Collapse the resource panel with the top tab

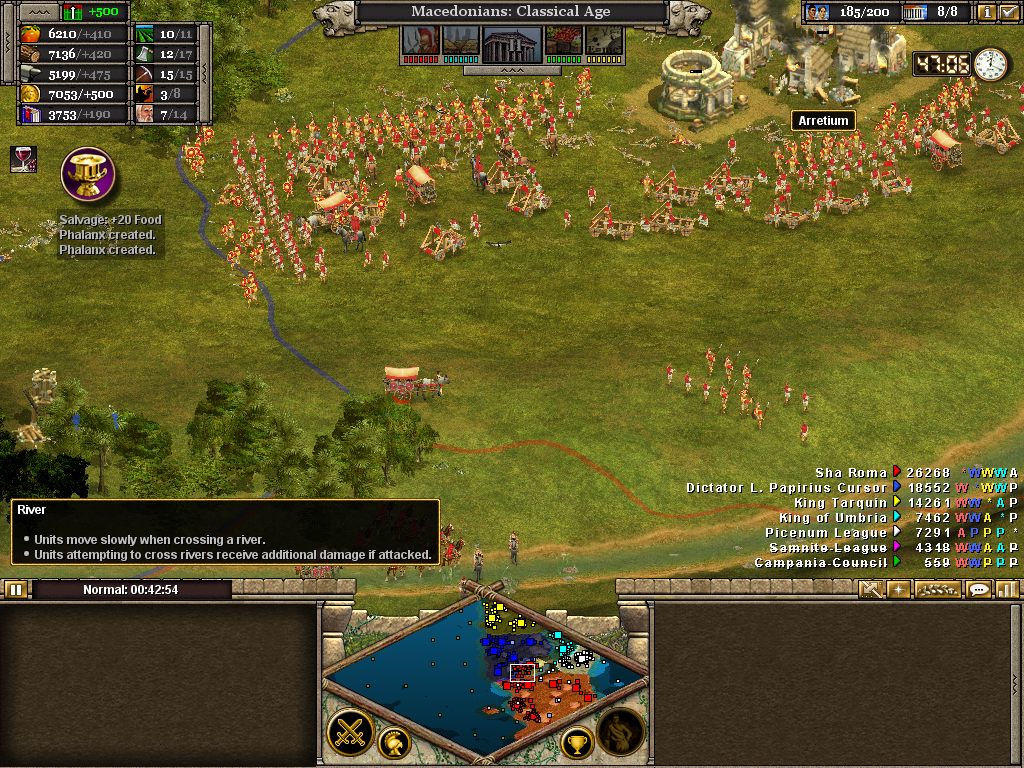coord(38,12)
